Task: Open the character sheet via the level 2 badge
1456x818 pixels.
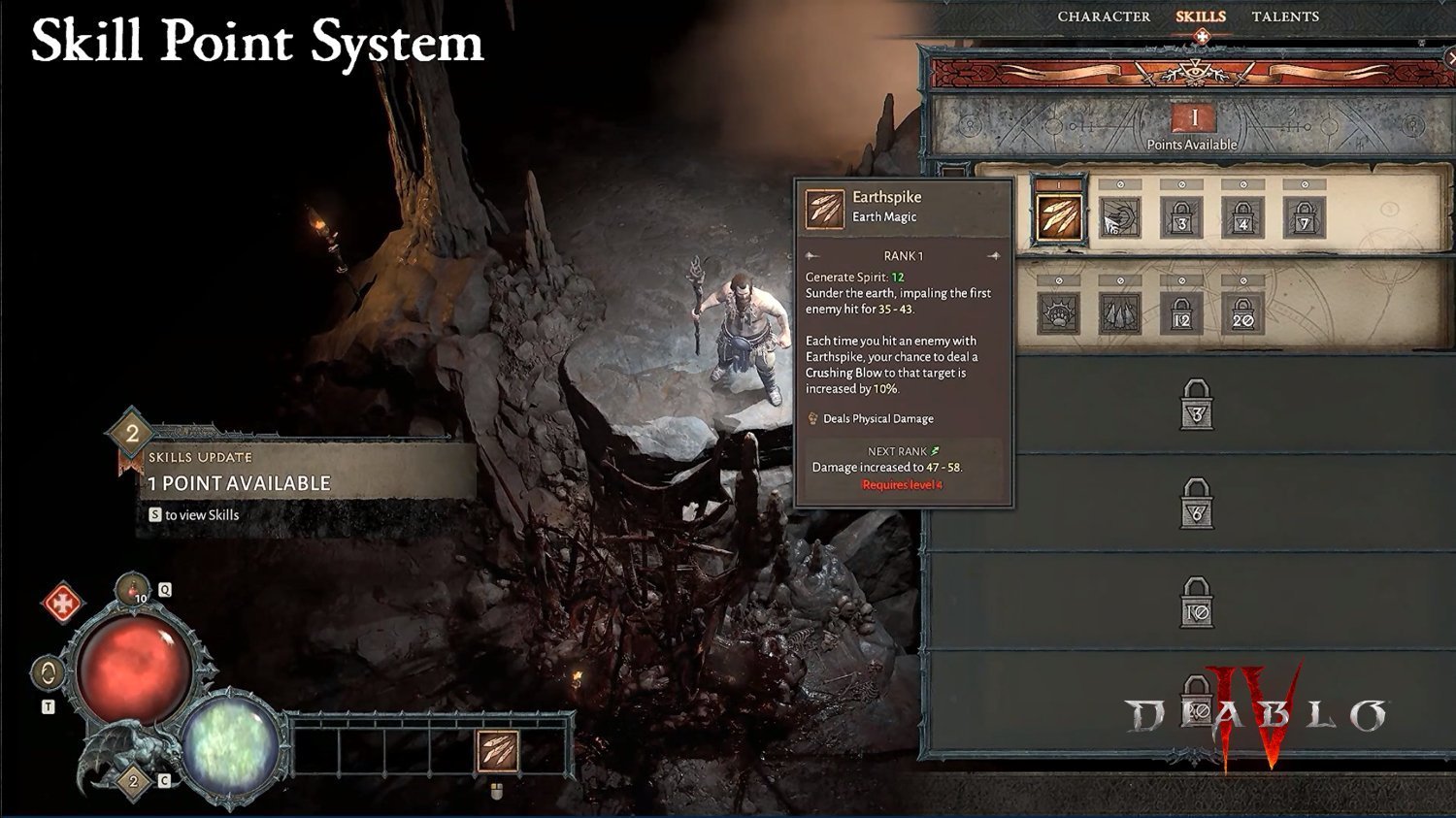Action: coord(134,781)
